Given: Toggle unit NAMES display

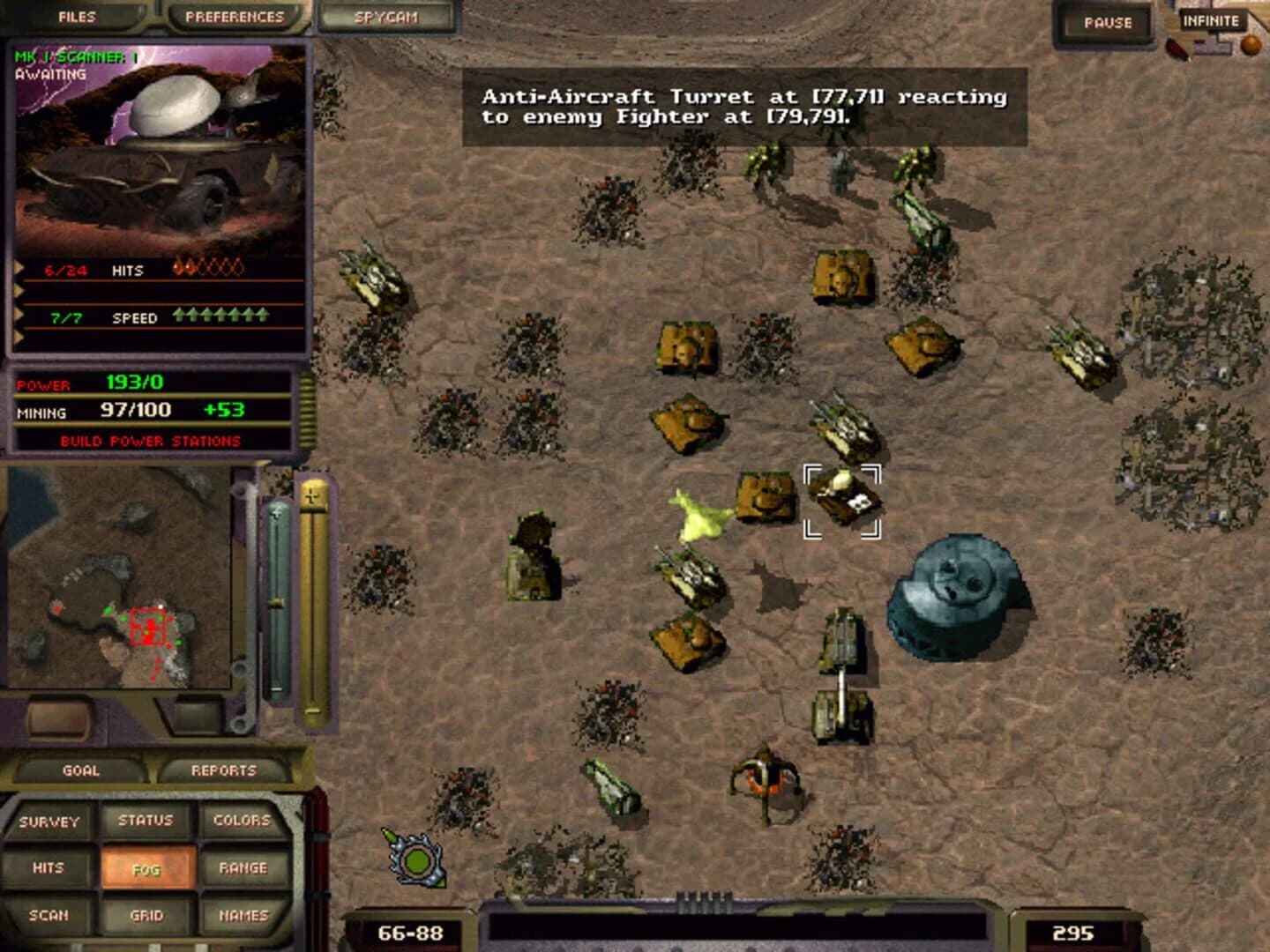Looking at the screenshot, I should click(x=243, y=915).
